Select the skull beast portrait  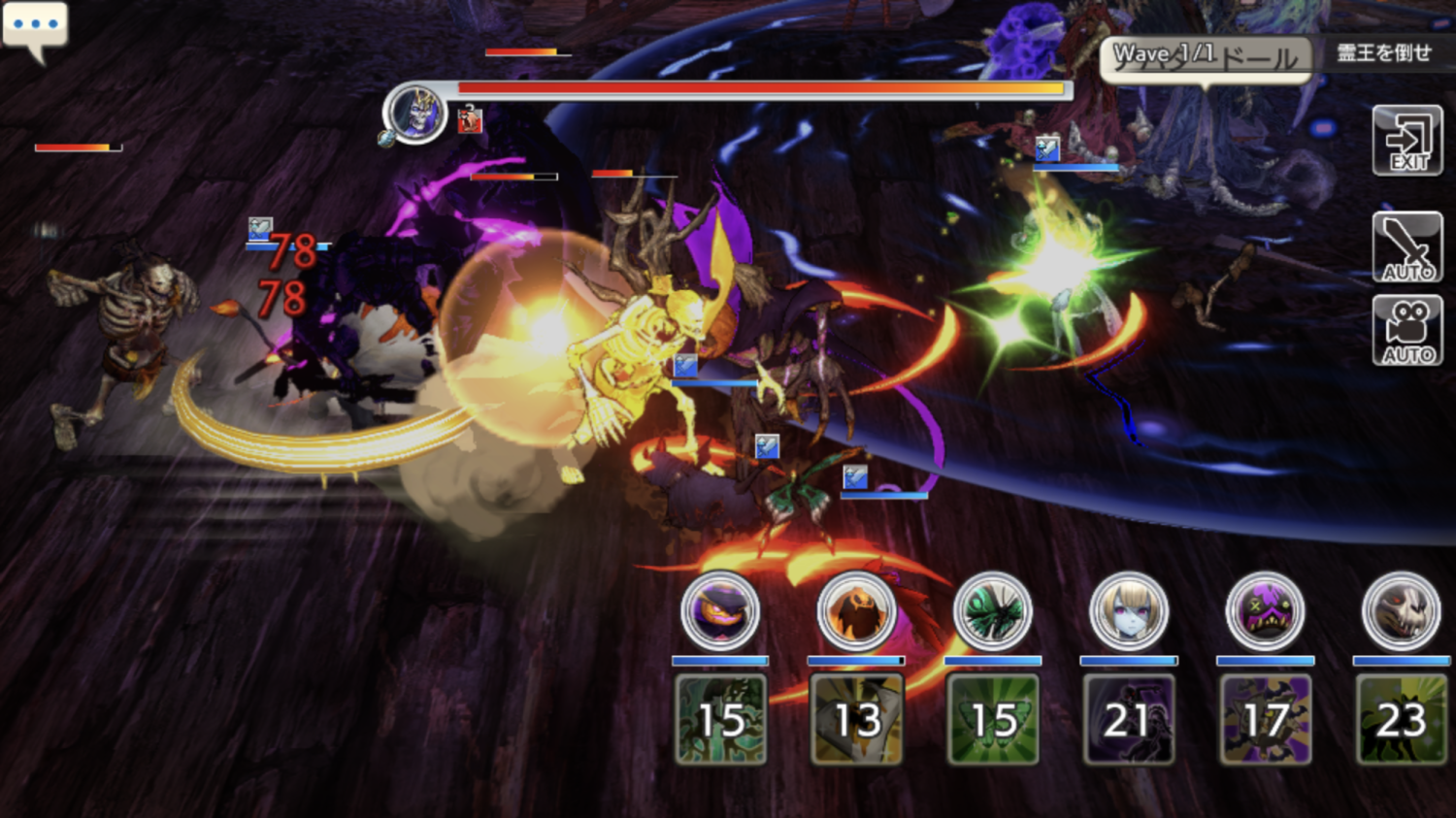1401,612
